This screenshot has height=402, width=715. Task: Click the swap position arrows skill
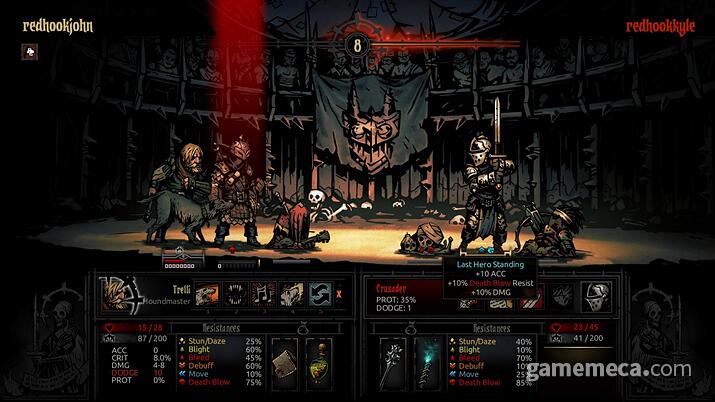tap(319, 293)
